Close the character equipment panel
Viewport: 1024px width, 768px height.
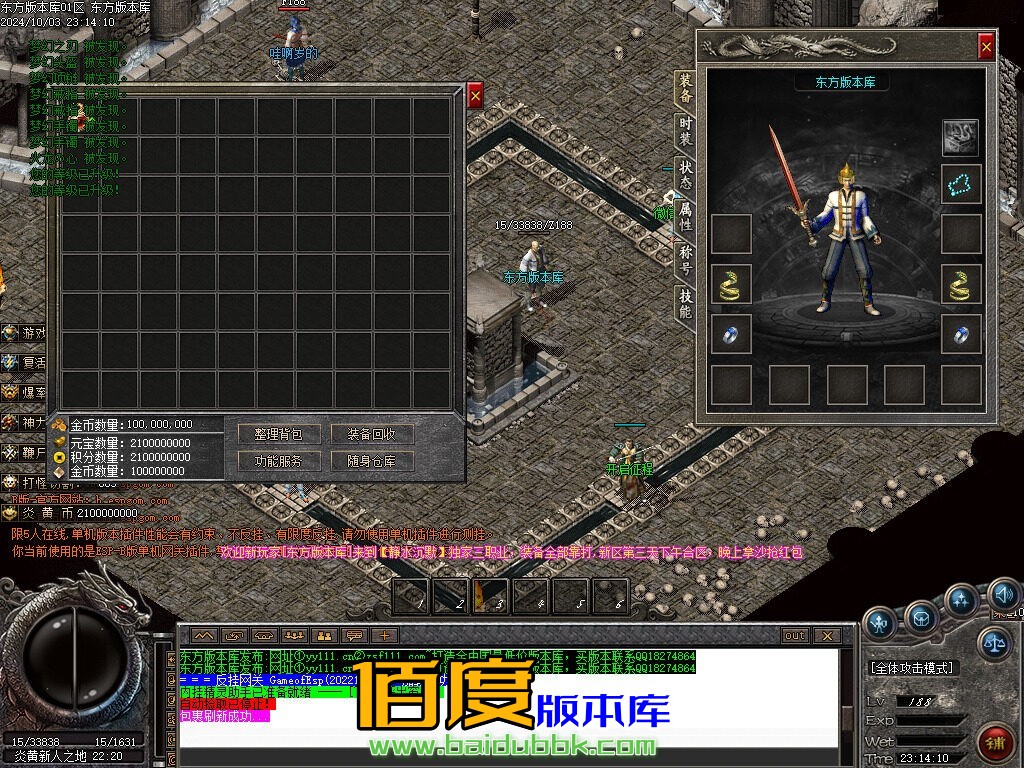point(986,46)
